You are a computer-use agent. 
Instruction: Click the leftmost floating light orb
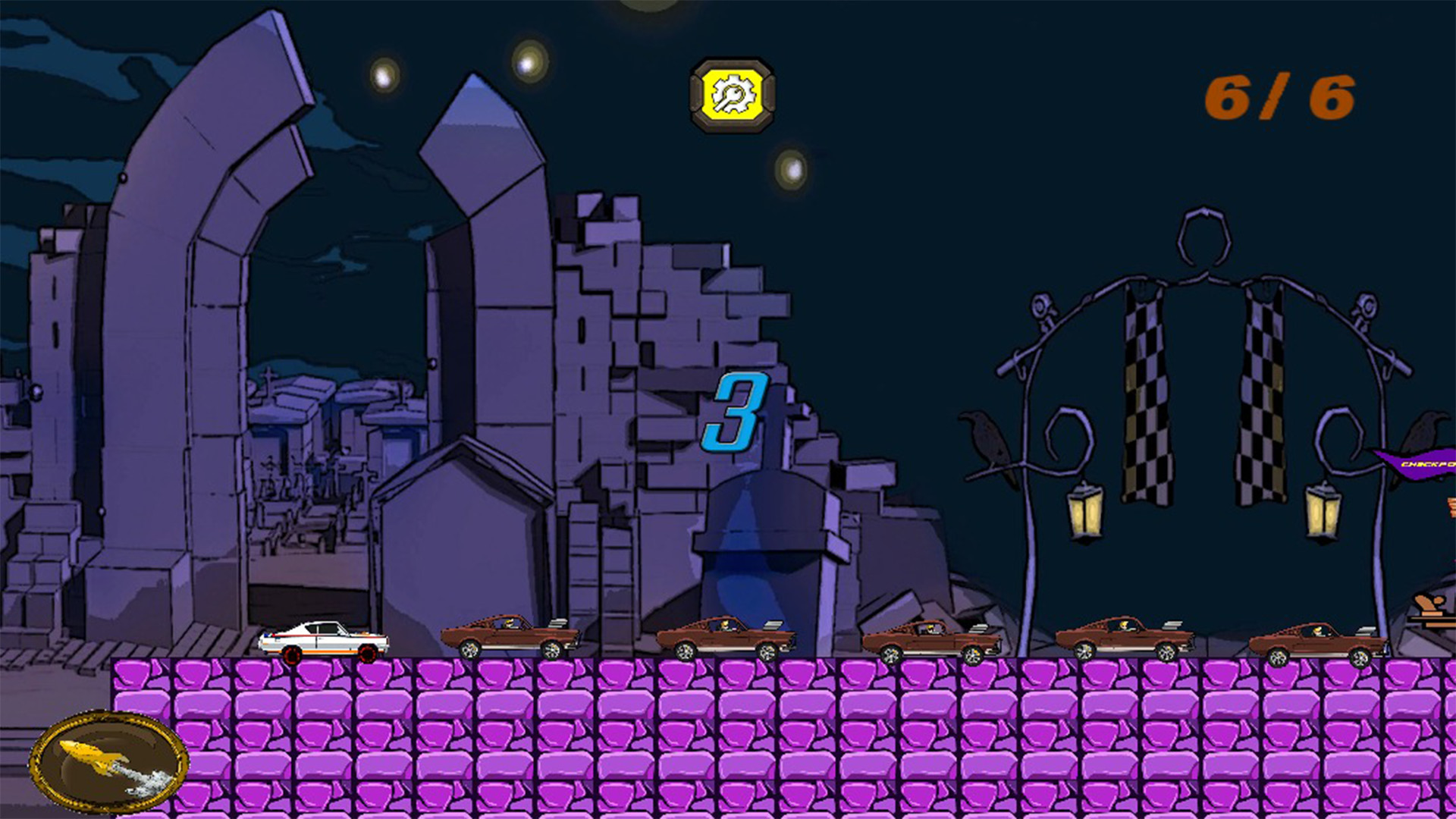tap(384, 76)
